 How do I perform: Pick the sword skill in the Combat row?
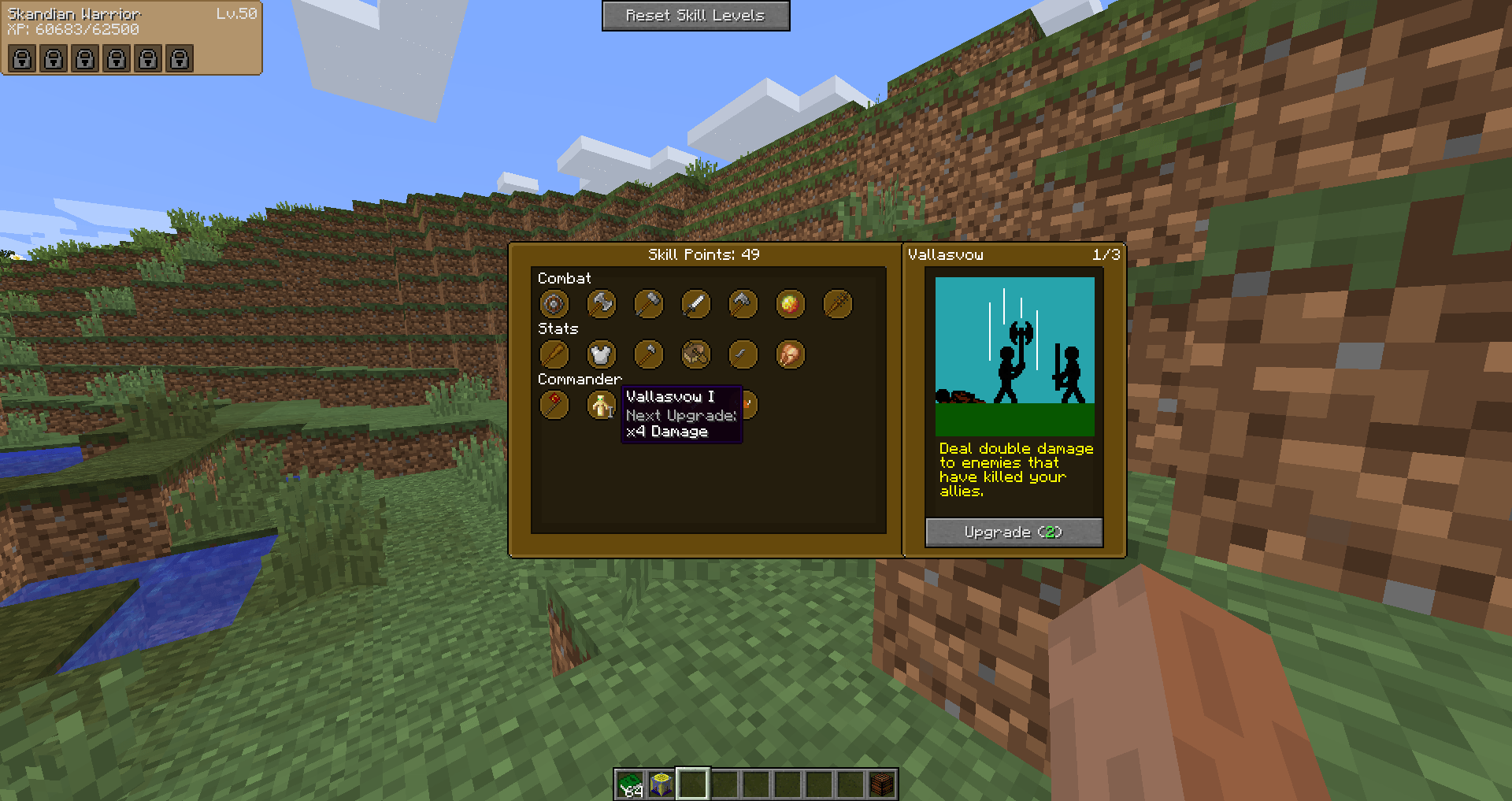tap(695, 304)
